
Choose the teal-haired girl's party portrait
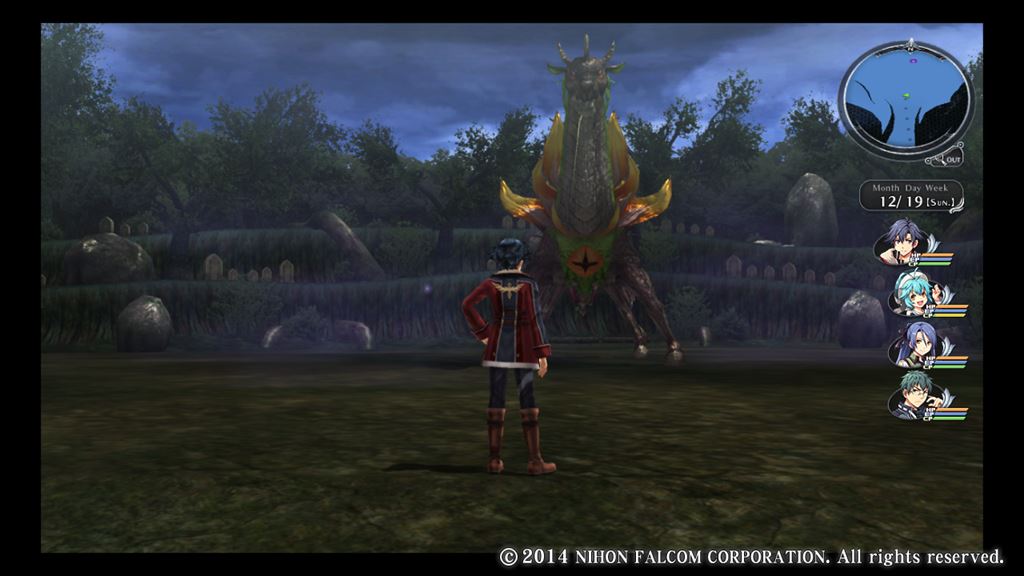pos(911,294)
